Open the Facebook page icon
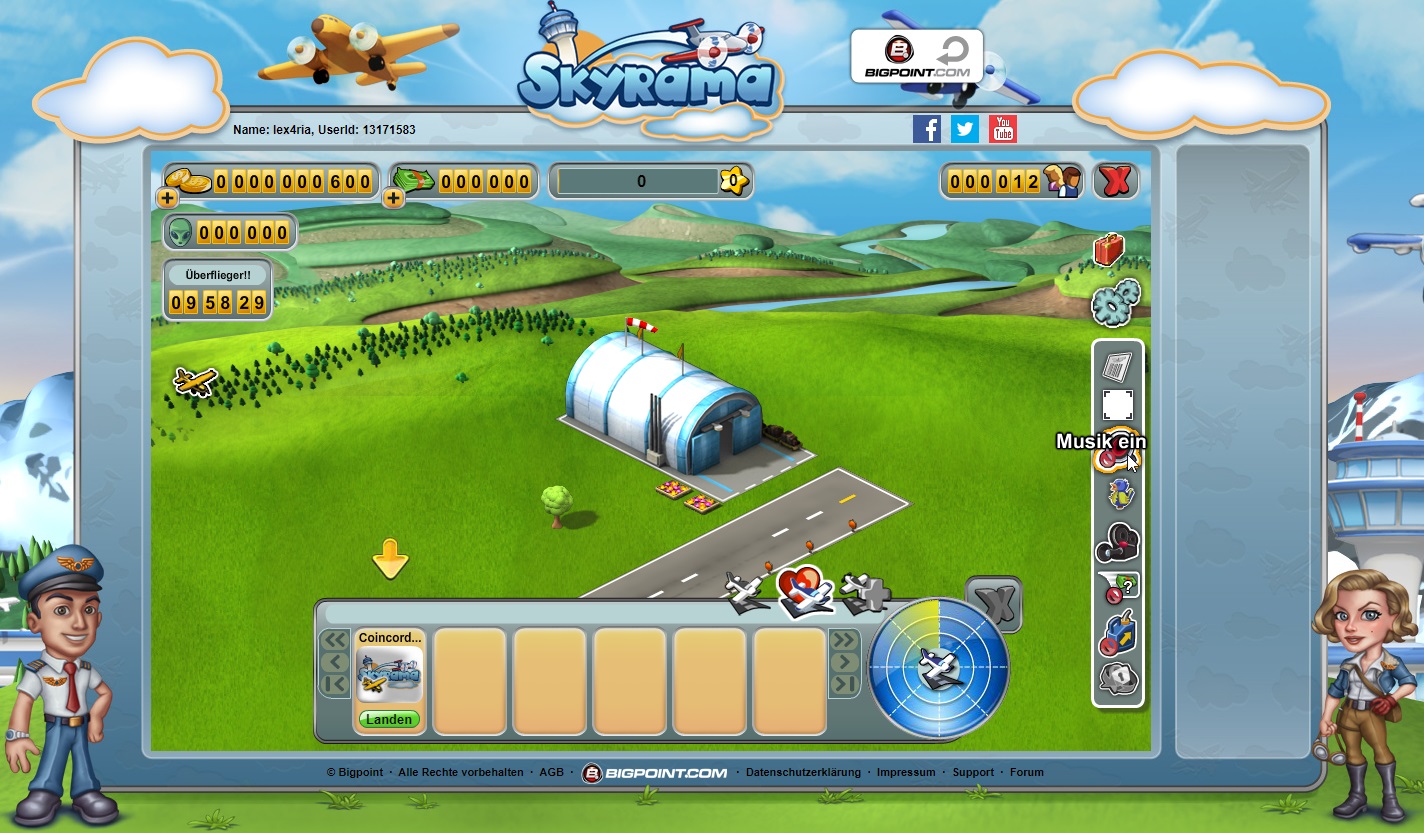This screenshot has height=833, width=1424. click(x=927, y=129)
